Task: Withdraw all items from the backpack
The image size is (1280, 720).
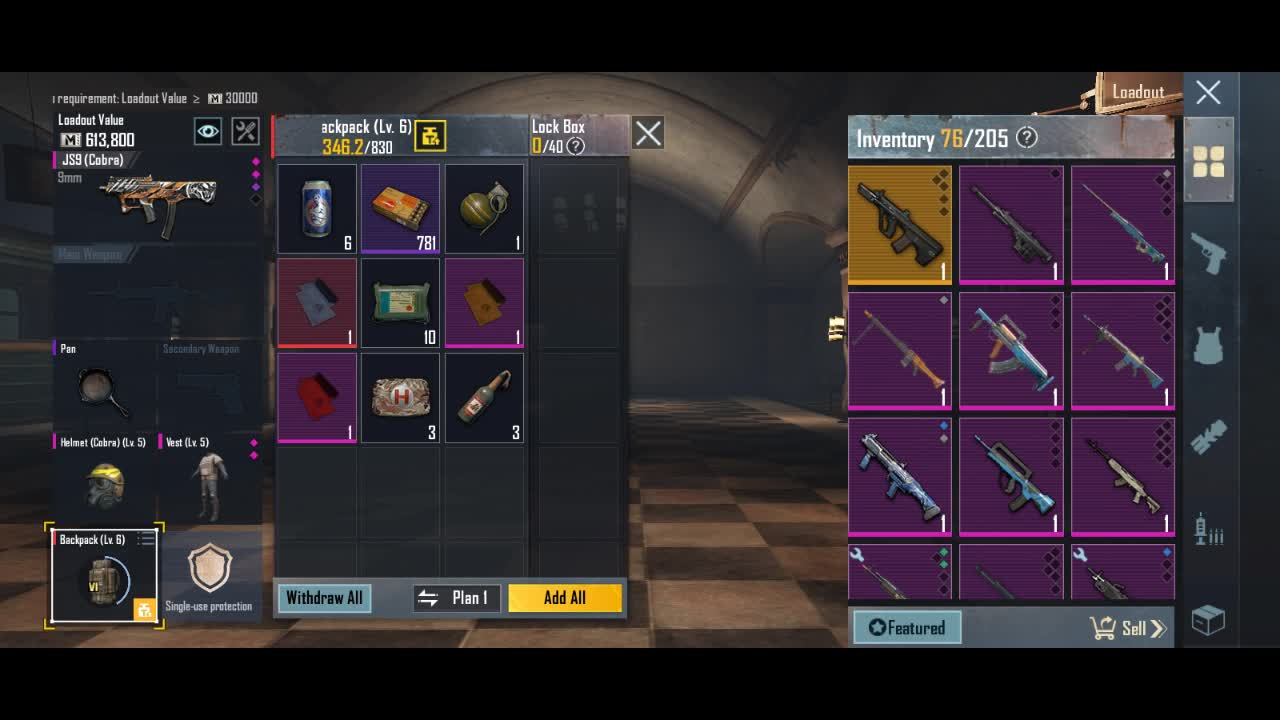Action: (x=324, y=598)
